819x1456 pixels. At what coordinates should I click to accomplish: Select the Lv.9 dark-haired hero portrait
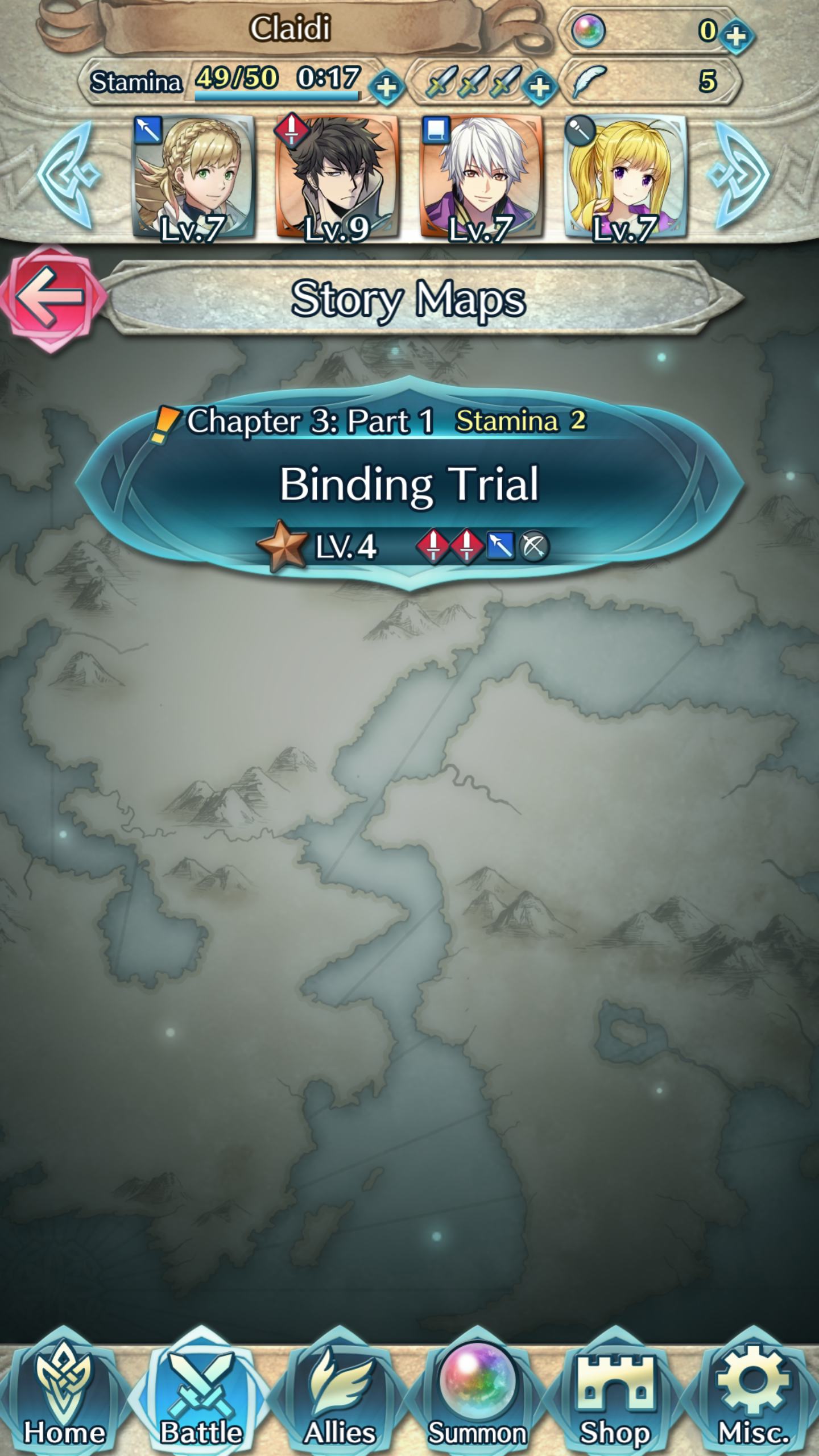338,173
